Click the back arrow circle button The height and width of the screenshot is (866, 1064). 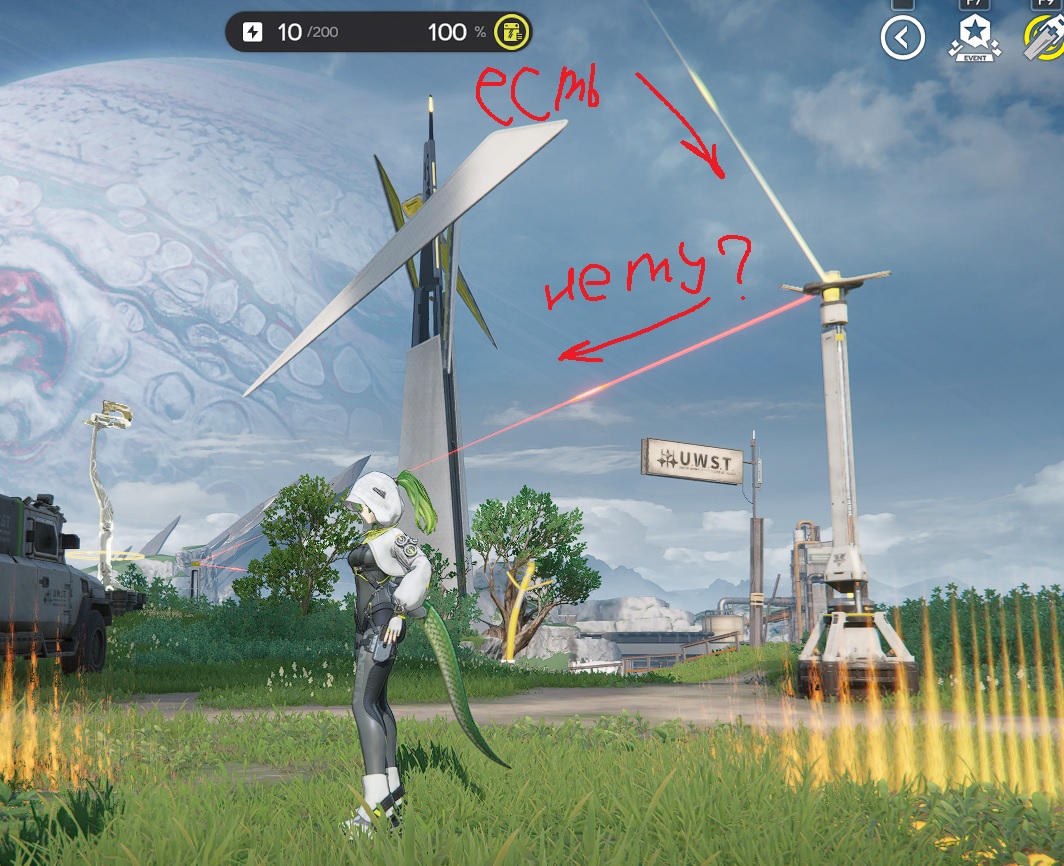[902, 39]
